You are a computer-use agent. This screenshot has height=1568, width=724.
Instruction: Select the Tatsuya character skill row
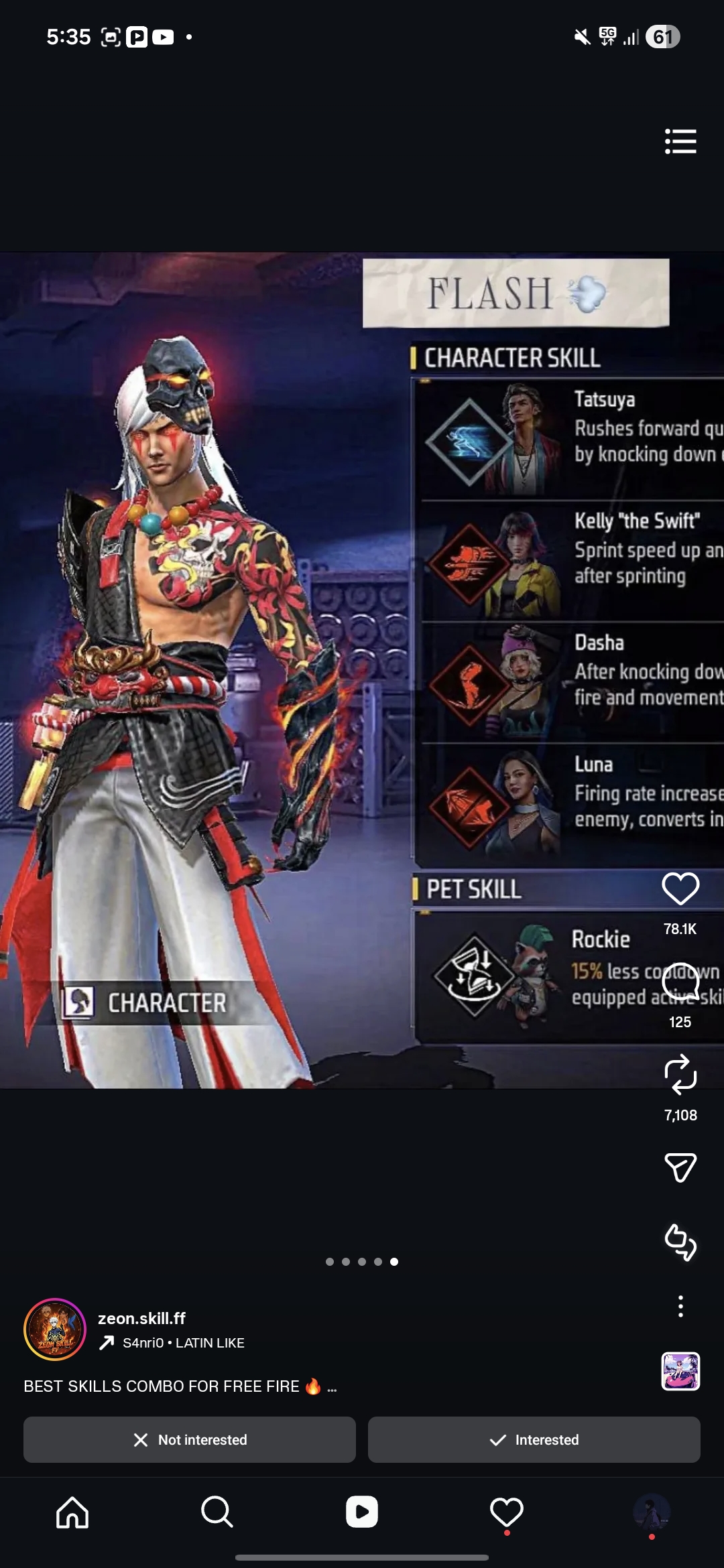(x=570, y=439)
